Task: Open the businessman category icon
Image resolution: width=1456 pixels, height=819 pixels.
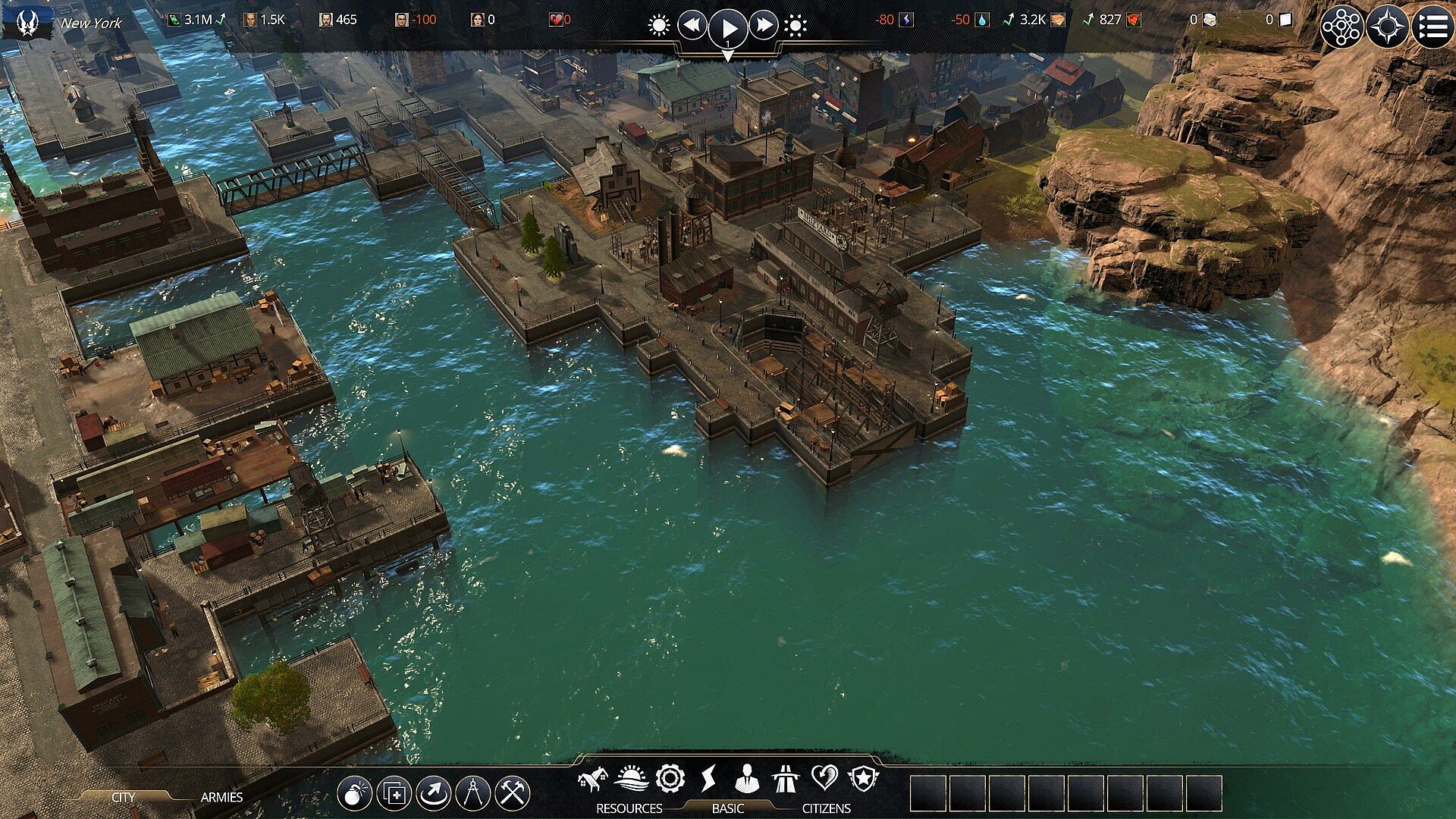Action: [x=747, y=779]
